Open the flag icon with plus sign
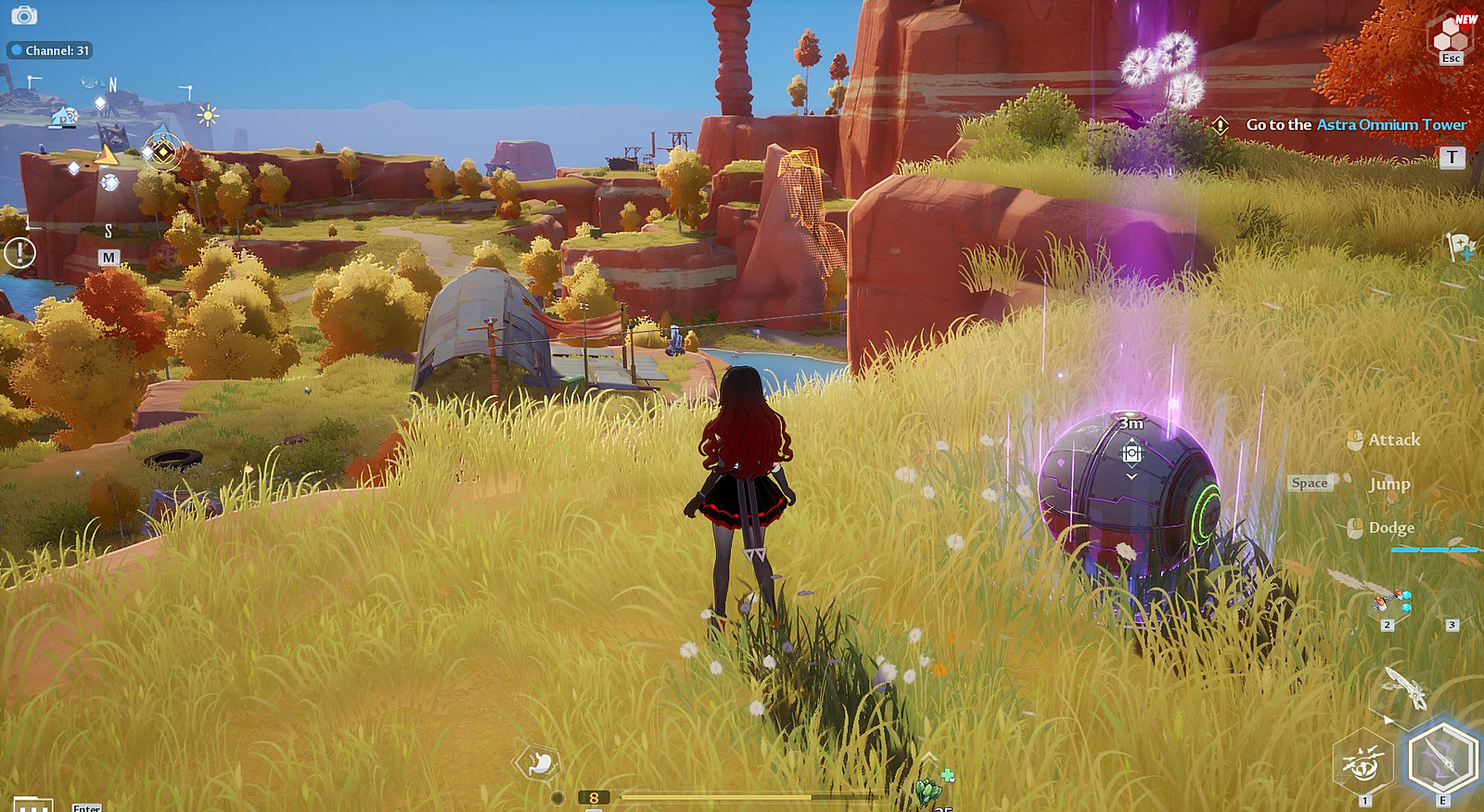The height and width of the screenshot is (812, 1484). click(1460, 247)
